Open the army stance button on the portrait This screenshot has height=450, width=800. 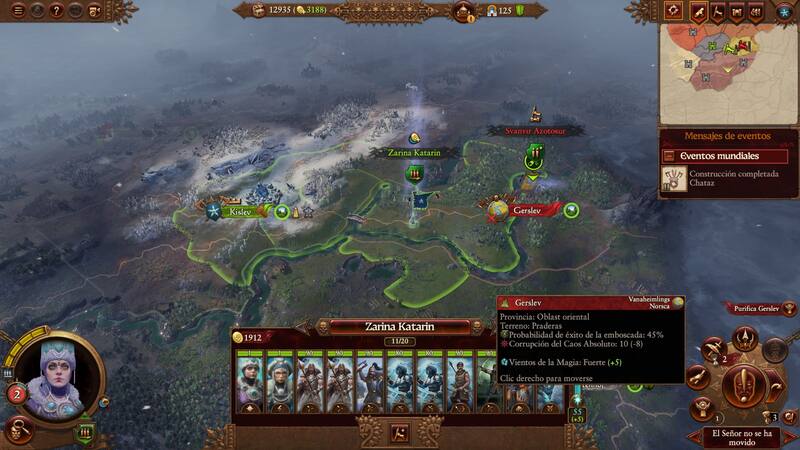[86, 432]
